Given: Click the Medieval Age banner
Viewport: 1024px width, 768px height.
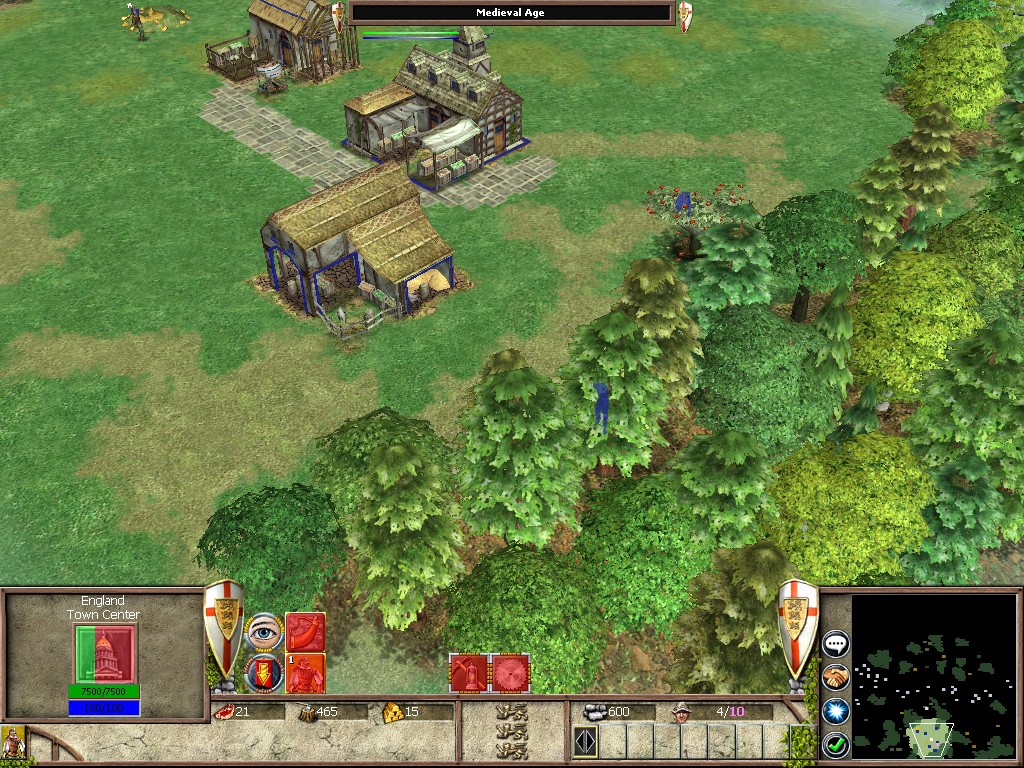Looking at the screenshot, I should tap(511, 12).
